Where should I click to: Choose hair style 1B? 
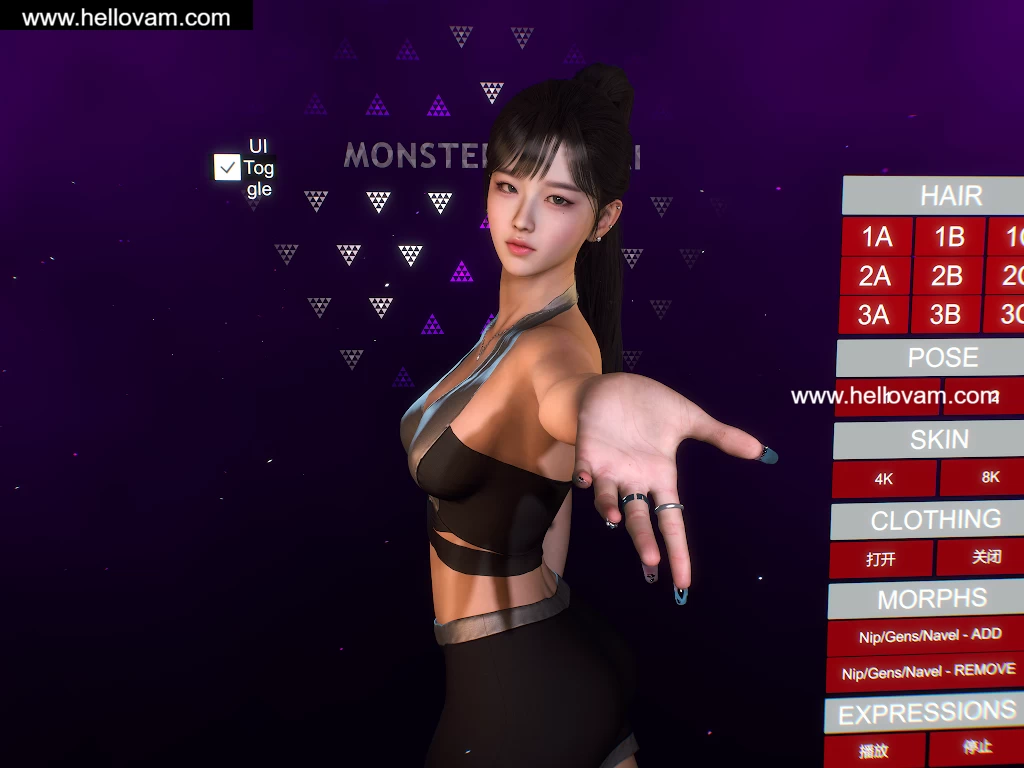coord(948,237)
